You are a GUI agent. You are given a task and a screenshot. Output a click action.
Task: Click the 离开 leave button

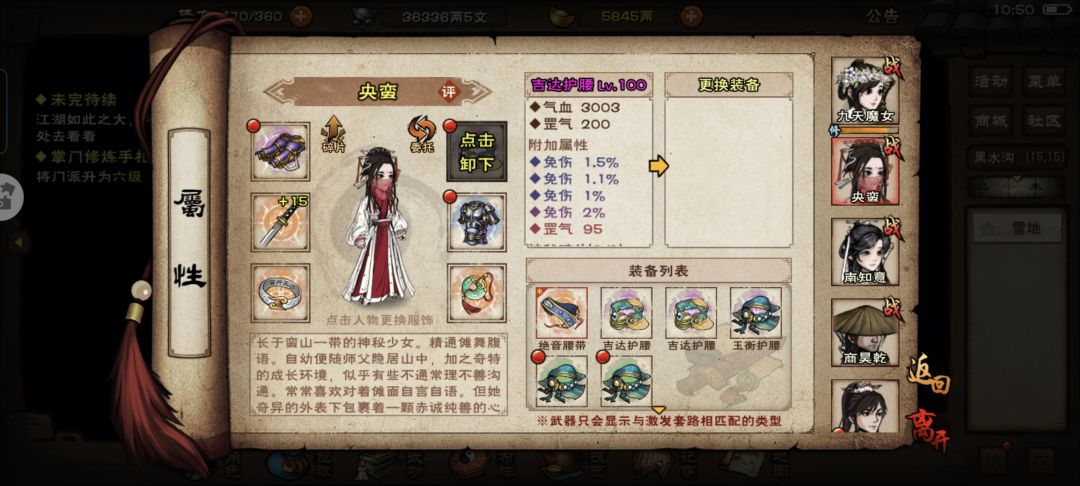click(928, 430)
